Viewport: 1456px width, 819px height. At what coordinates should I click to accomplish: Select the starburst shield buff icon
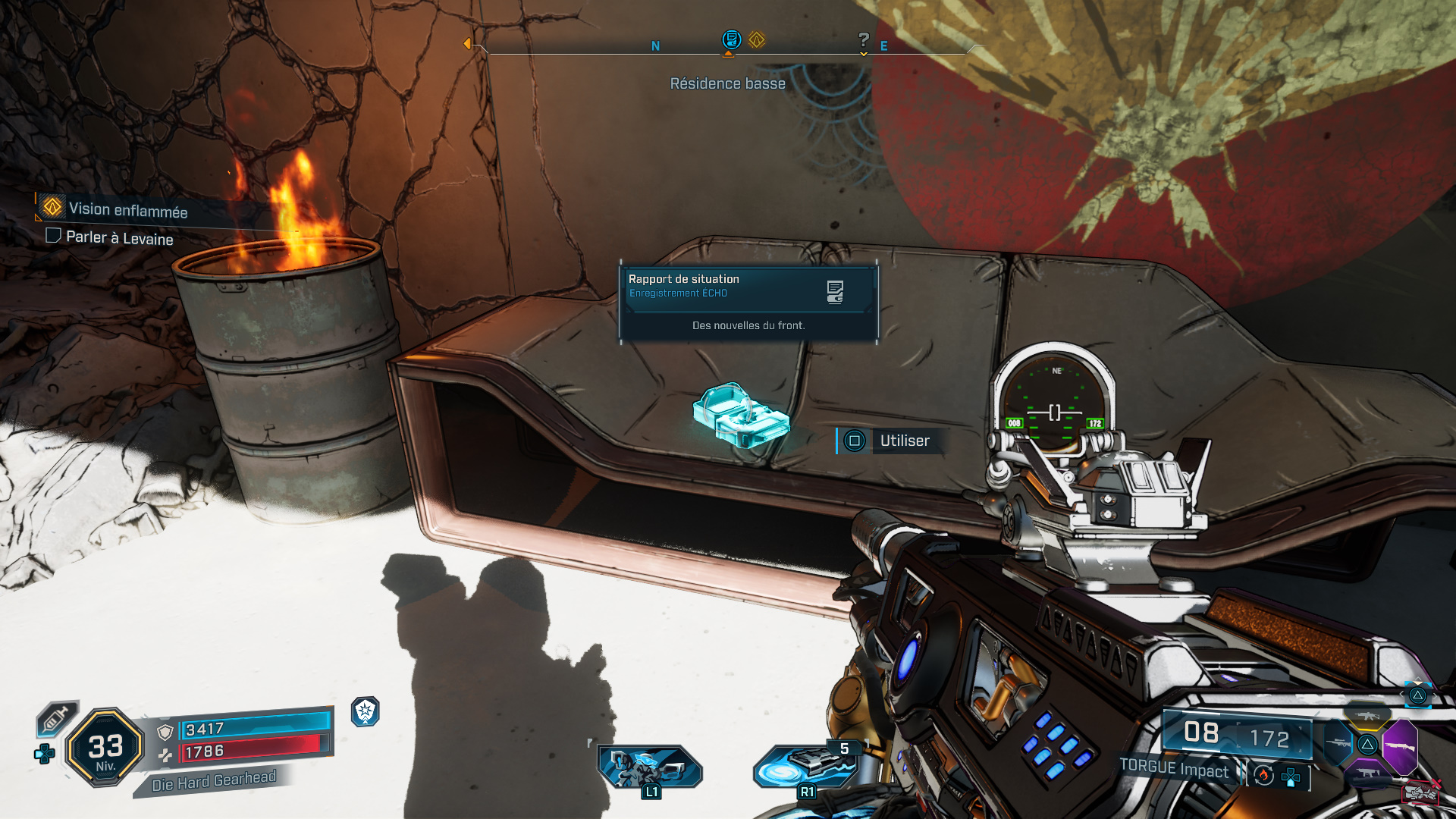(366, 711)
